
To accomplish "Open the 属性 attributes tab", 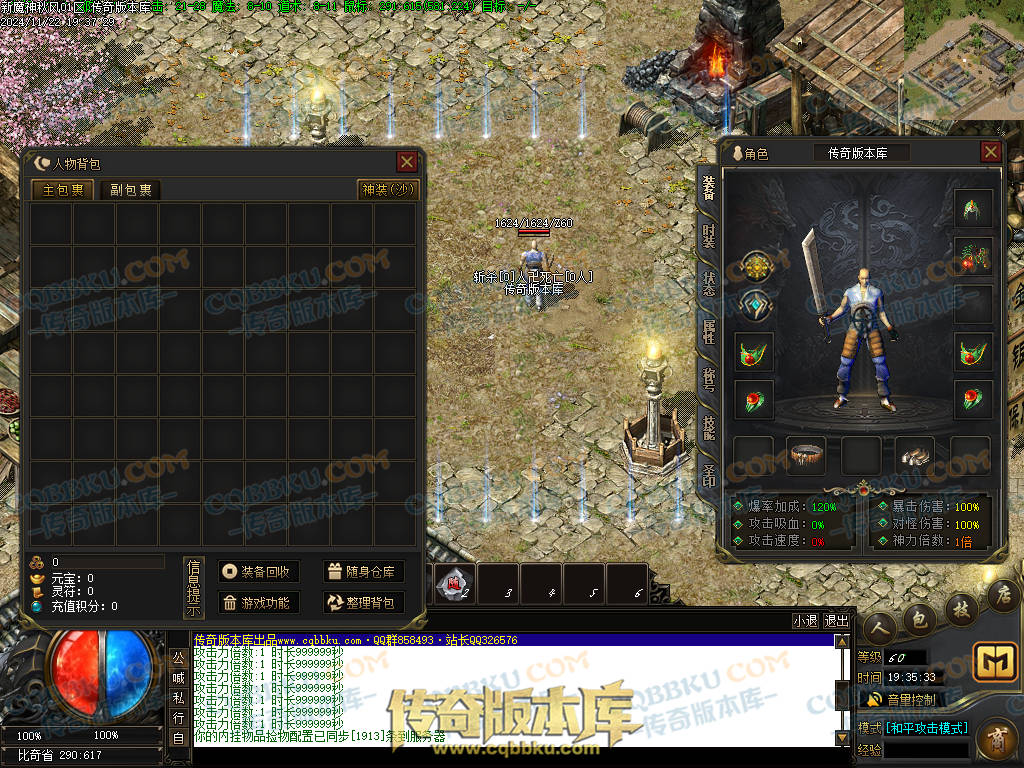I will coord(709,331).
